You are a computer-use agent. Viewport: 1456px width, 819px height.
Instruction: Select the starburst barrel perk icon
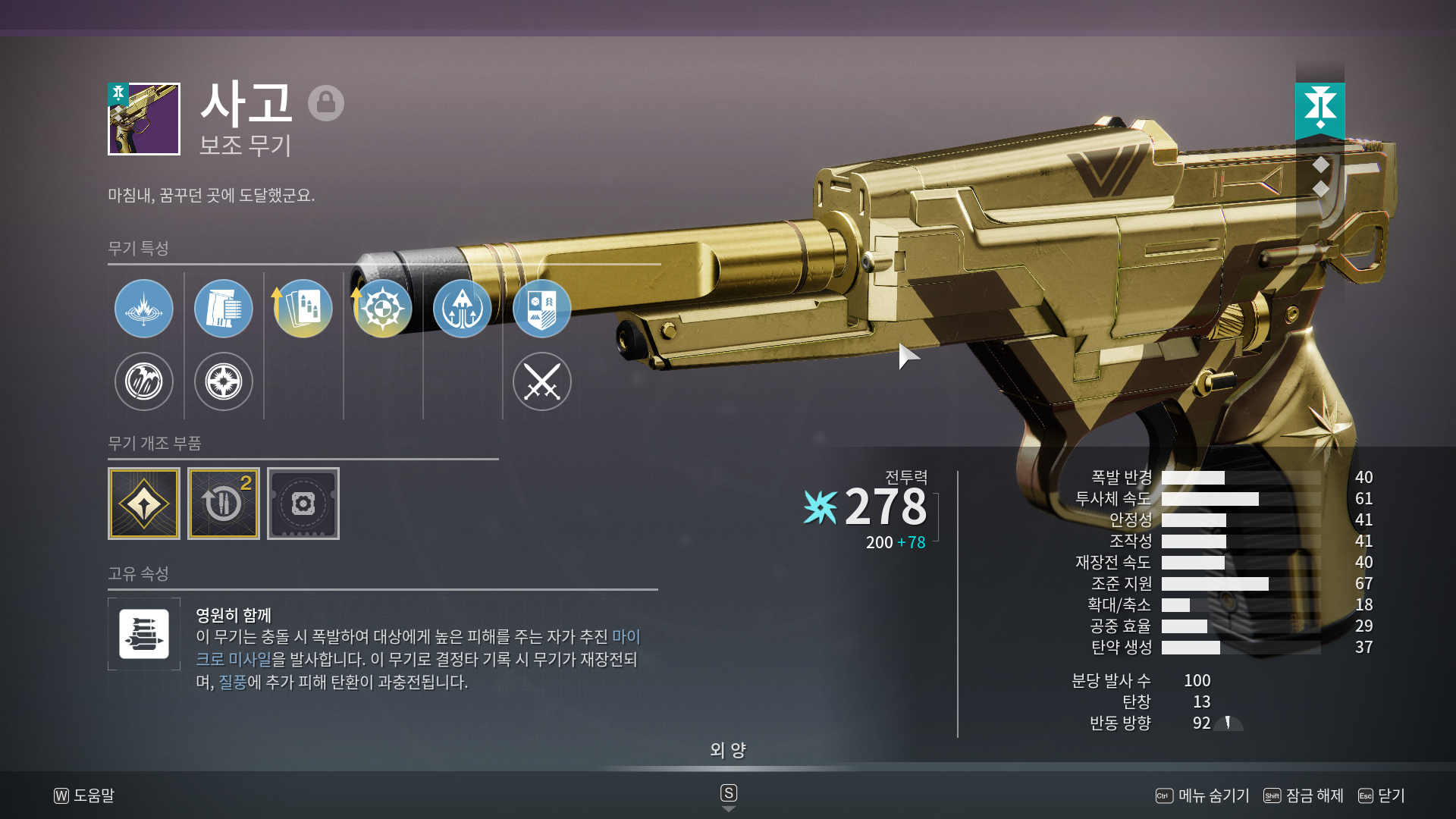click(144, 309)
